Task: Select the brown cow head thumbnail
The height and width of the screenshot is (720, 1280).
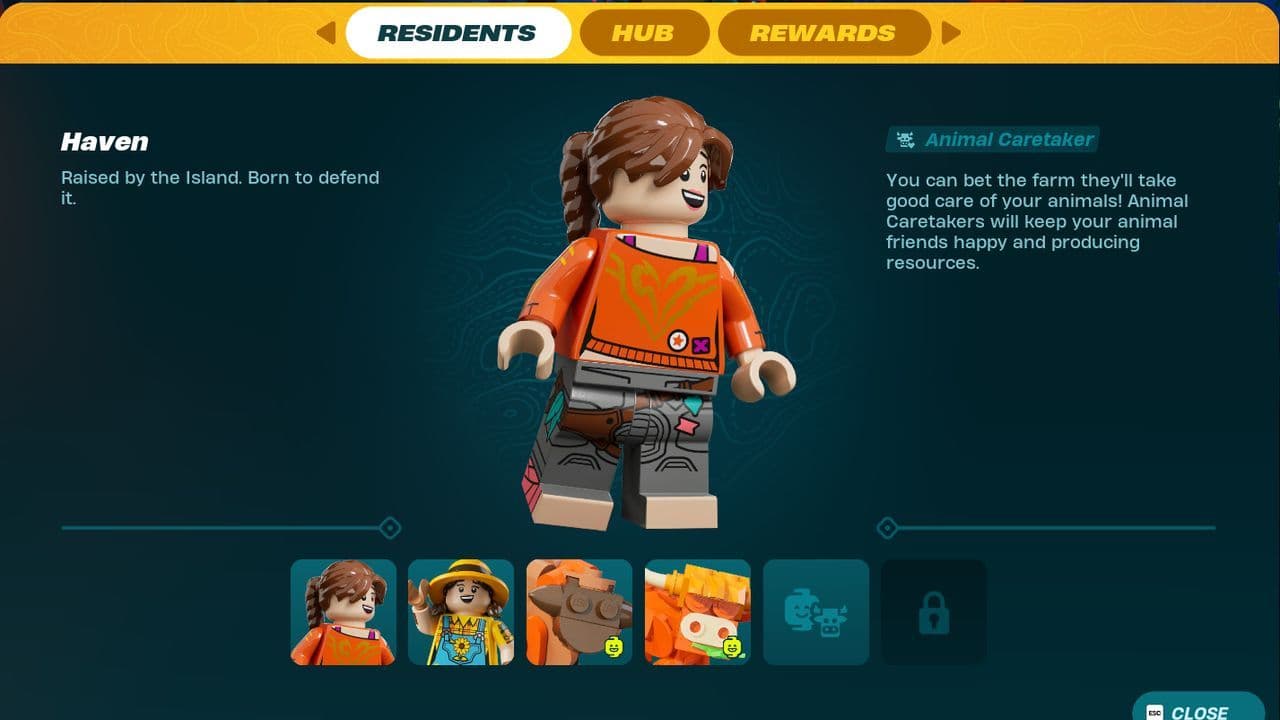Action: click(x=579, y=611)
